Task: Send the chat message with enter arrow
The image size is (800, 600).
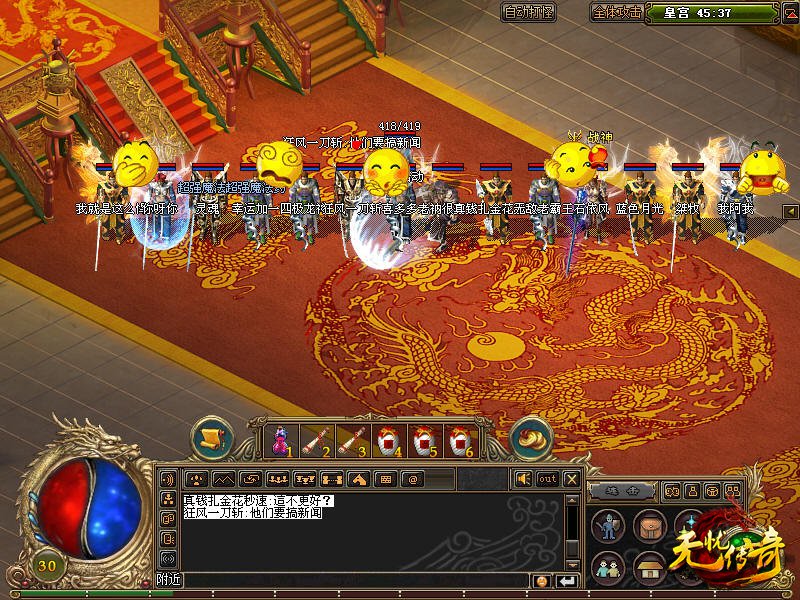Action: coord(567,581)
